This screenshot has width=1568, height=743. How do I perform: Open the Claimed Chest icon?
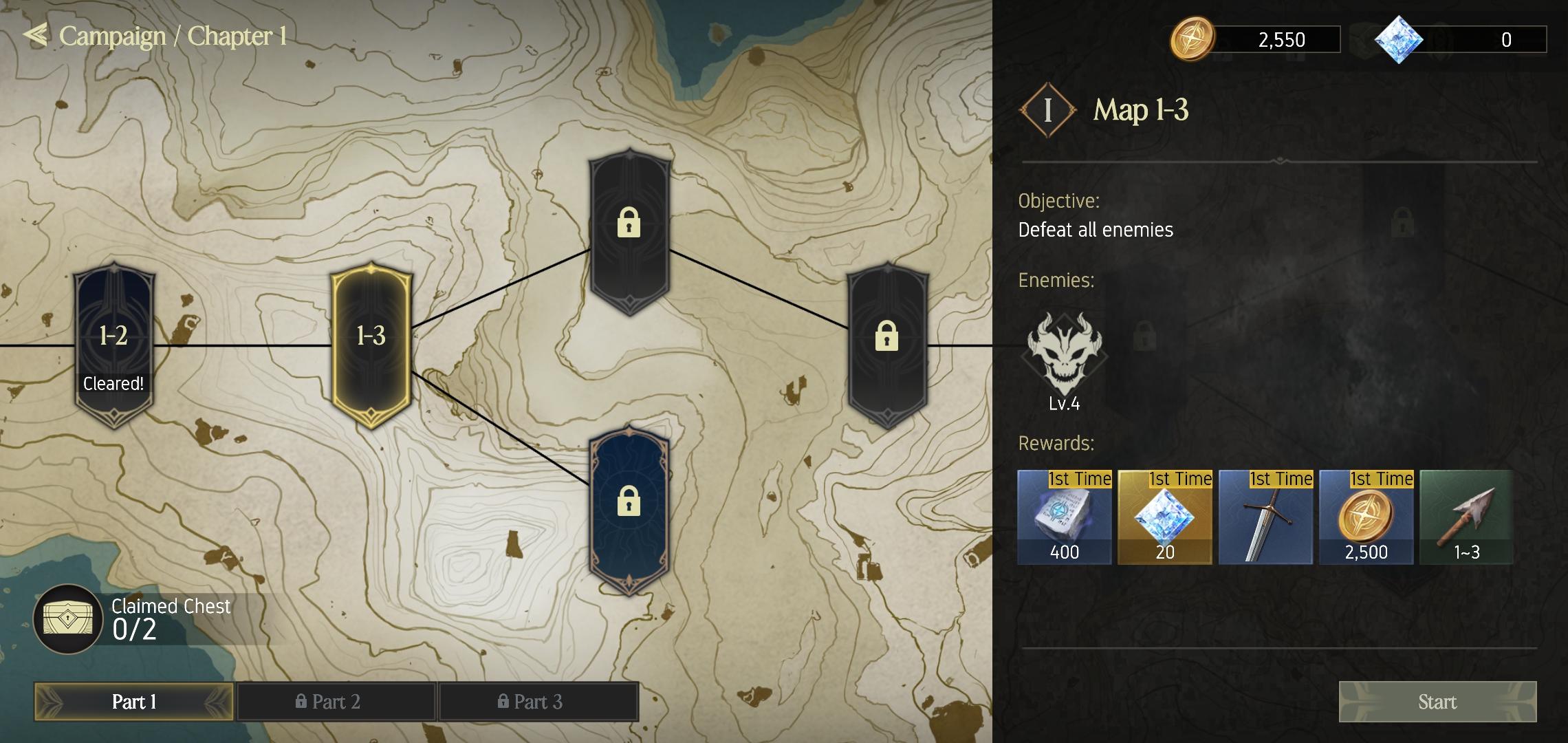click(x=67, y=618)
